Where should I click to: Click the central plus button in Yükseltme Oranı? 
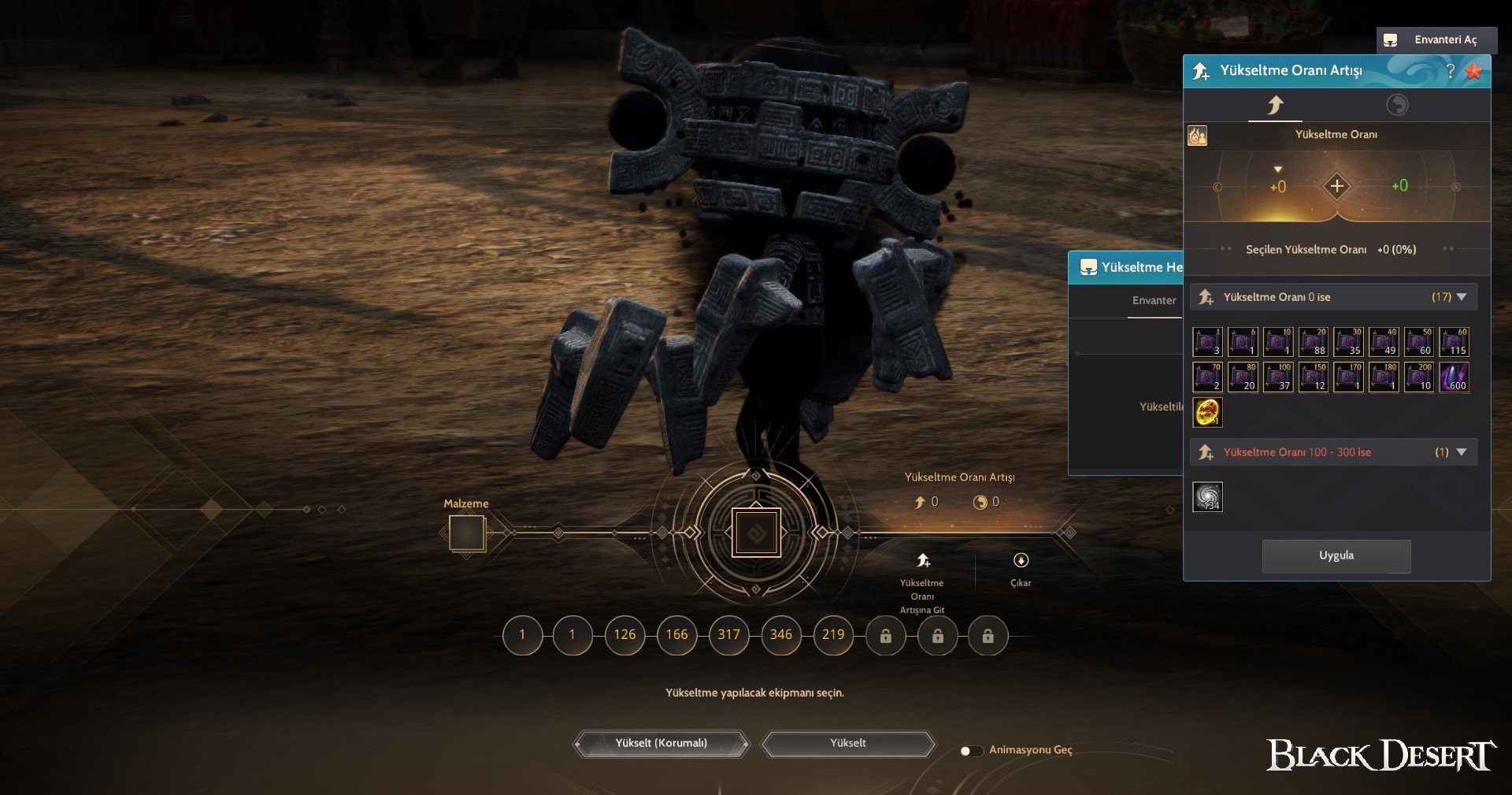click(1336, 187)
